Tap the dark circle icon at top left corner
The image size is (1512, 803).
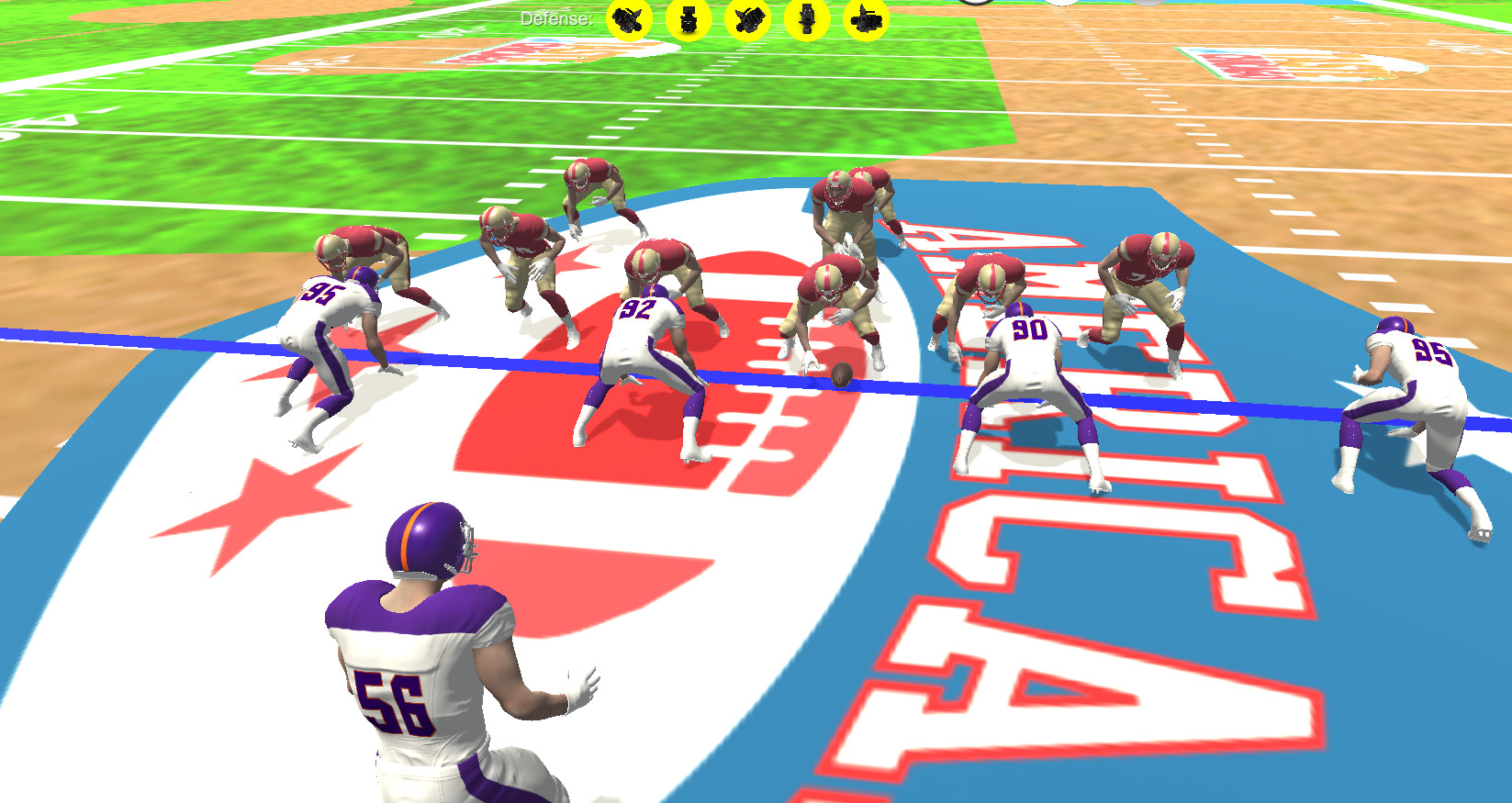click(973, 4)
